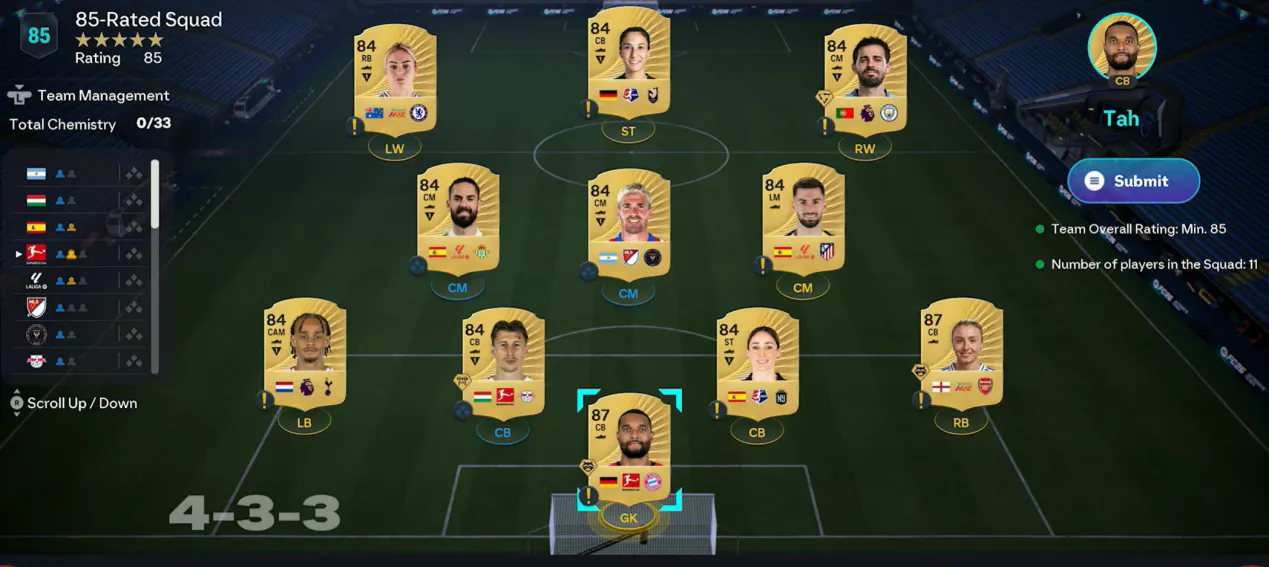The image size is (1269, 567).
Task: Click Tah's circular portrait
Action: point(1121,47)
